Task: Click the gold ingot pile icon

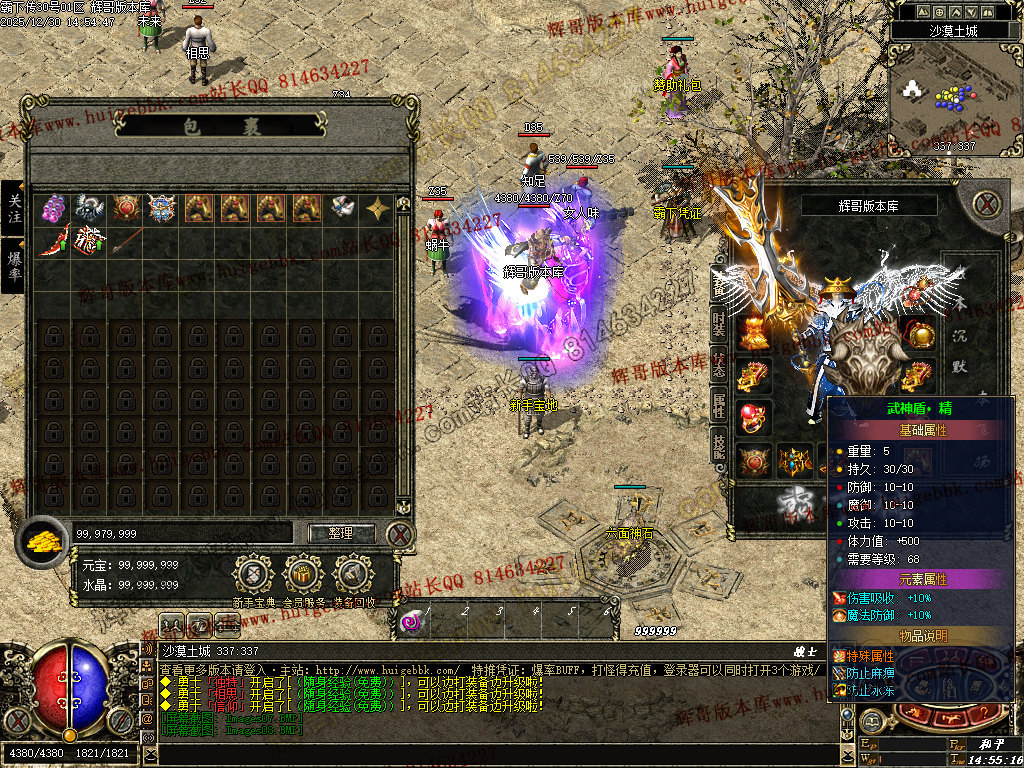Action: (x=43, y=538)
